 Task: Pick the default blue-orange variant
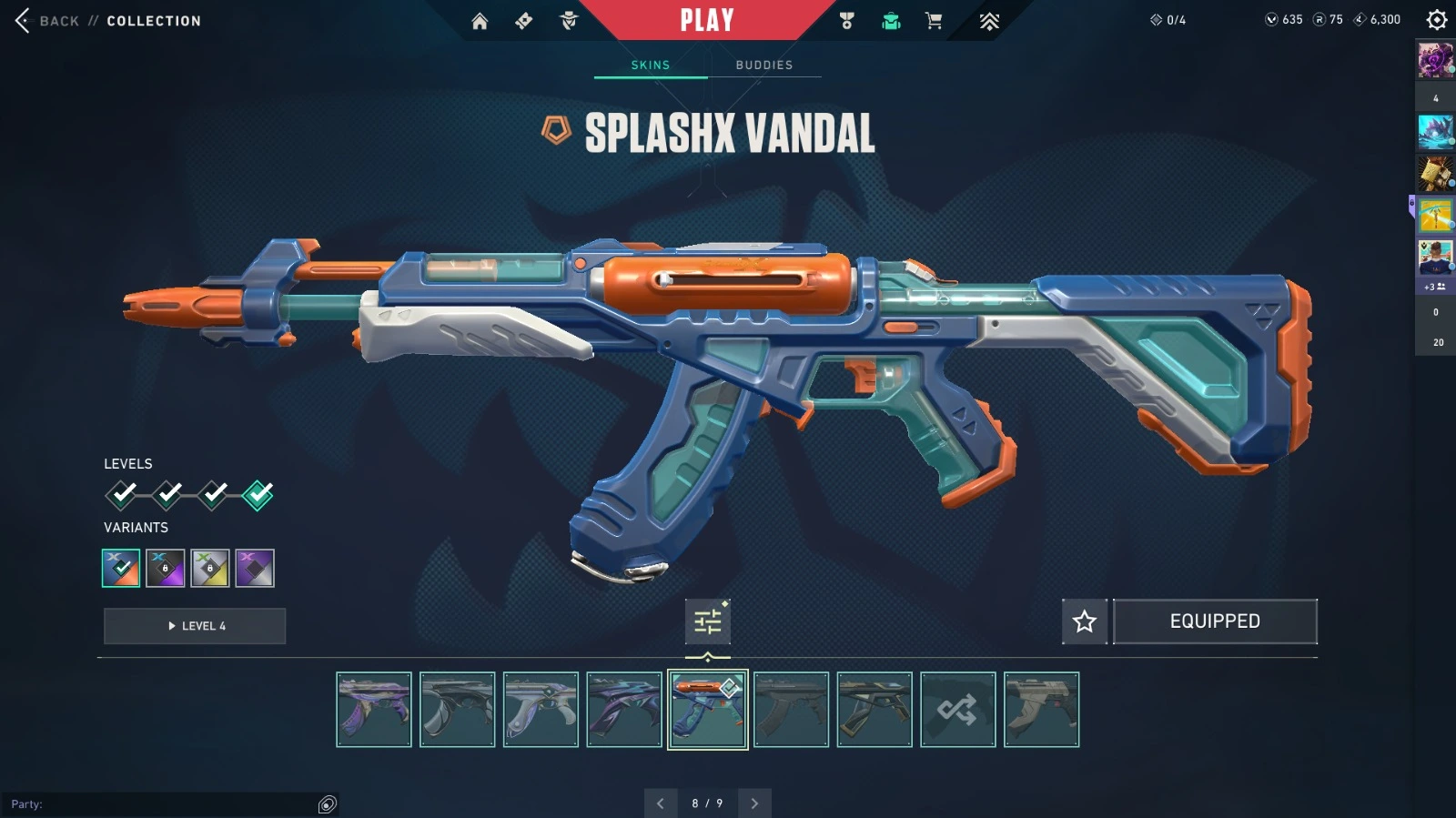point(121,568)
